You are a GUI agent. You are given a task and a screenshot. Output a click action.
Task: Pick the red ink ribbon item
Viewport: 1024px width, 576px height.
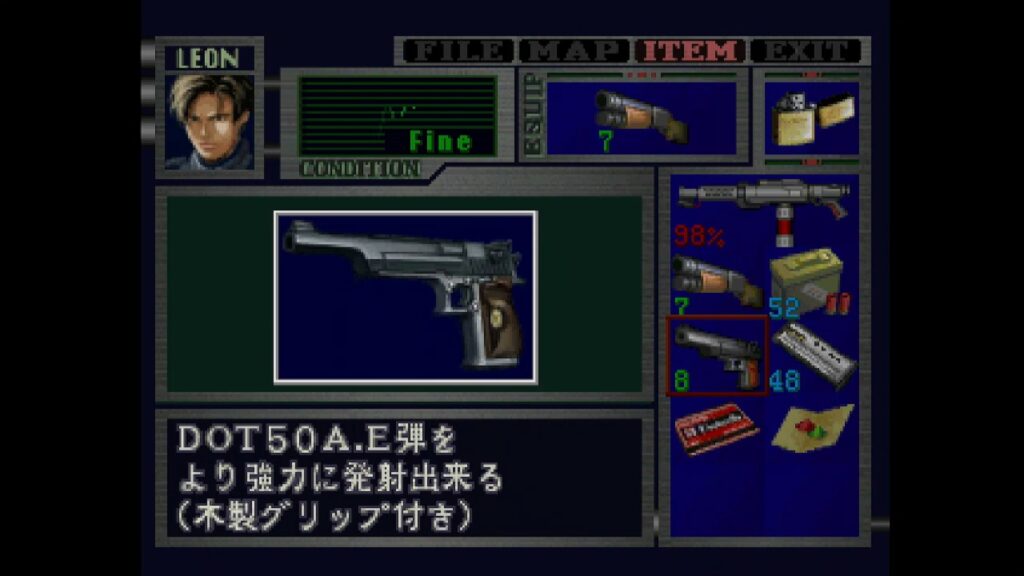[716, 428]
